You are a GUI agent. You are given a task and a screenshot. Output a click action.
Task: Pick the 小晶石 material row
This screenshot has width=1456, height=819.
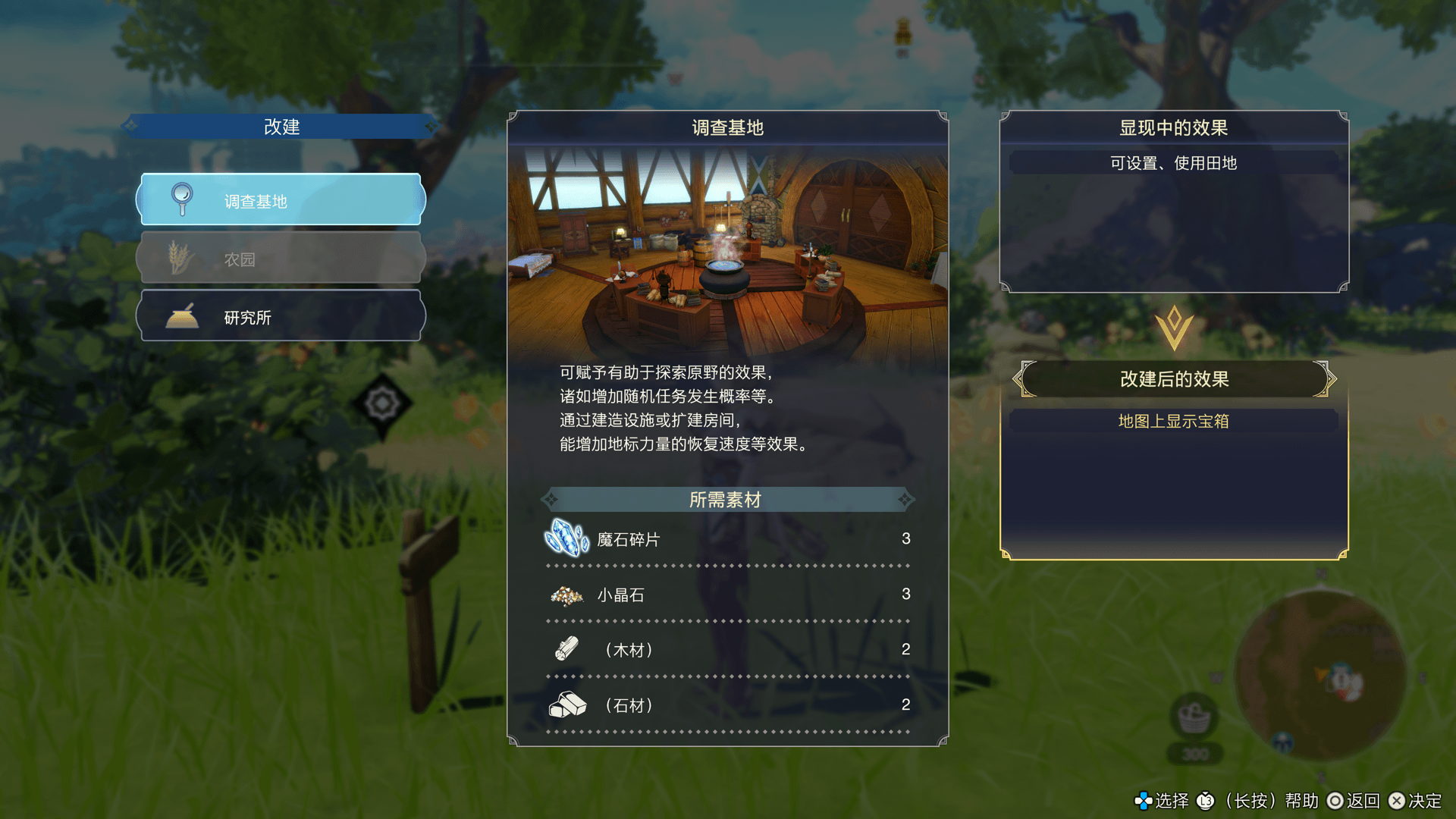[726, 595]
